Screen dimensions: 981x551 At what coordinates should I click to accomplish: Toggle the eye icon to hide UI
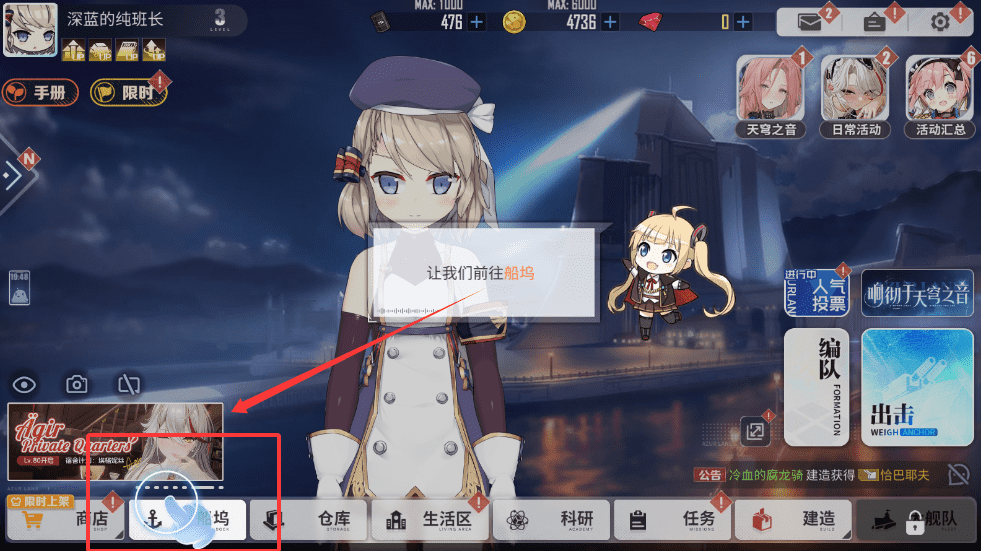(x=25, y=384)
